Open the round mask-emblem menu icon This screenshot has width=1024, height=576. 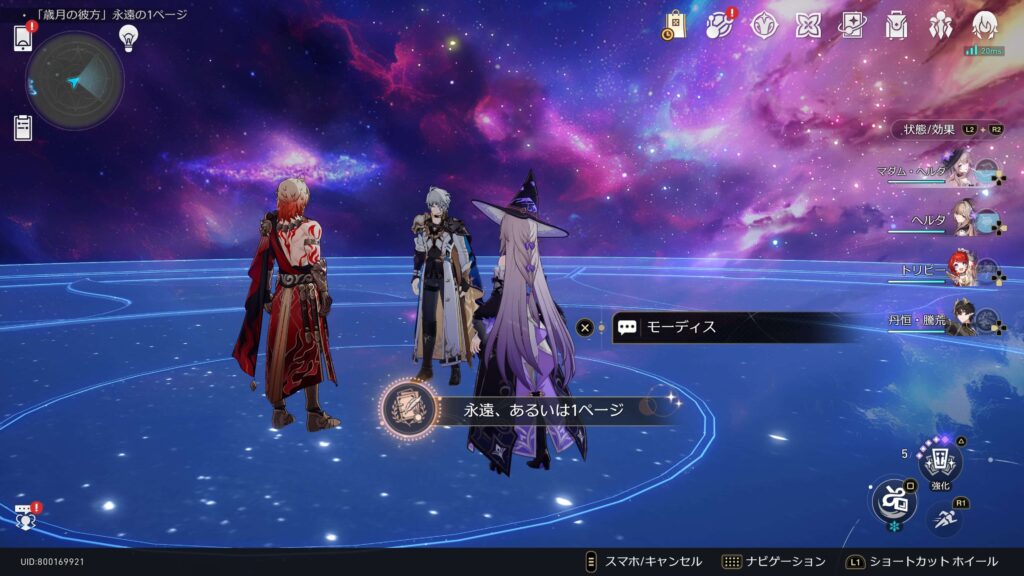765,25
